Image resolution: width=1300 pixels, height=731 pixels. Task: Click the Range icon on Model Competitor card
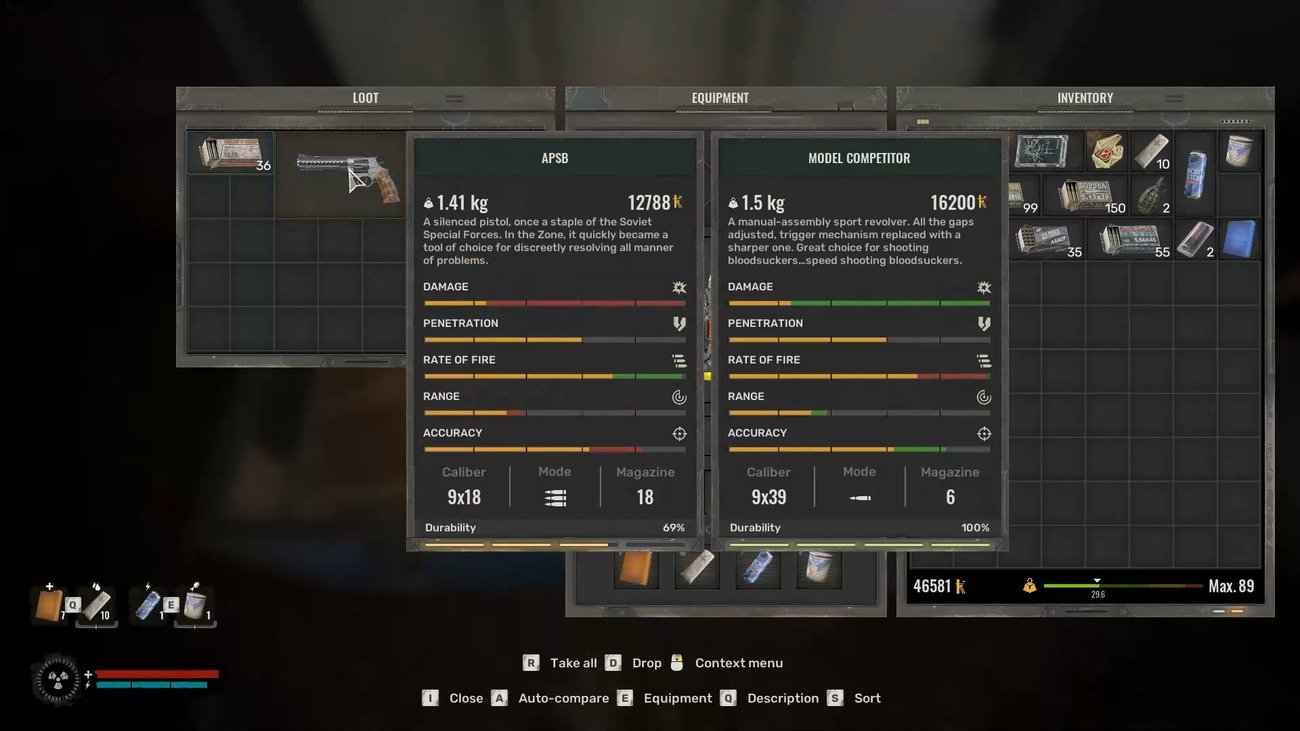(x=983, y=396)
